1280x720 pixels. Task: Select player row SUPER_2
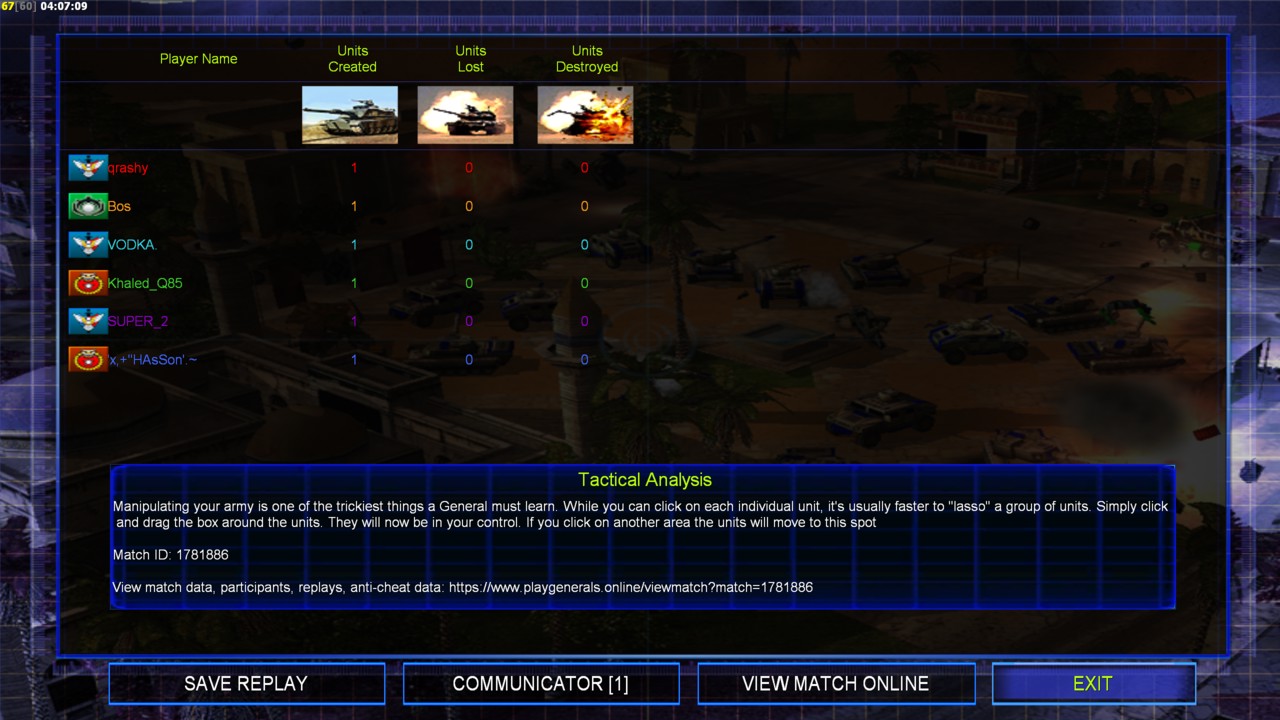click(x=138, y=321)
